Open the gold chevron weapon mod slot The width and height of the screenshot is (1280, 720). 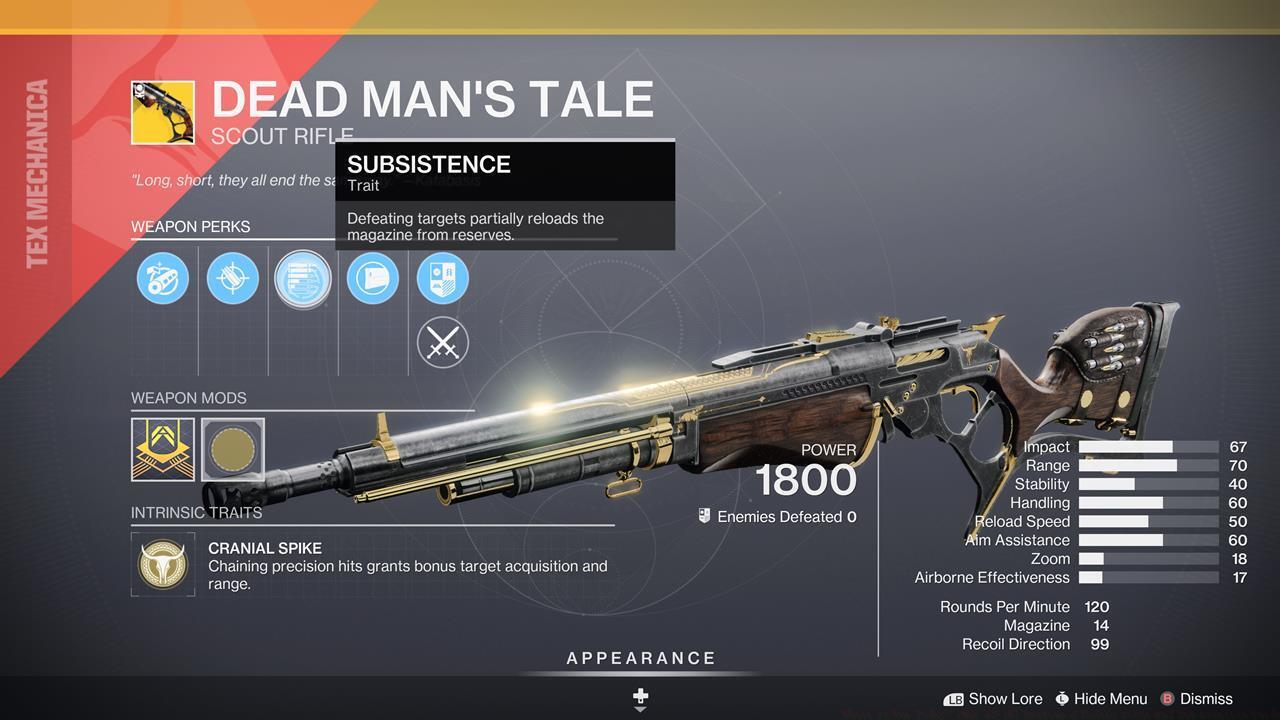click(x=163, y=449)
